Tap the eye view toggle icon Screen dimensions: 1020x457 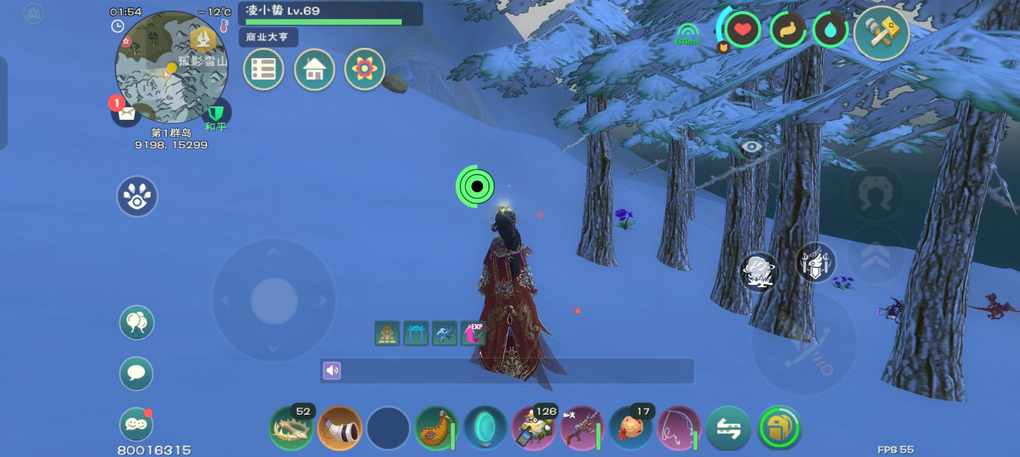752,146
